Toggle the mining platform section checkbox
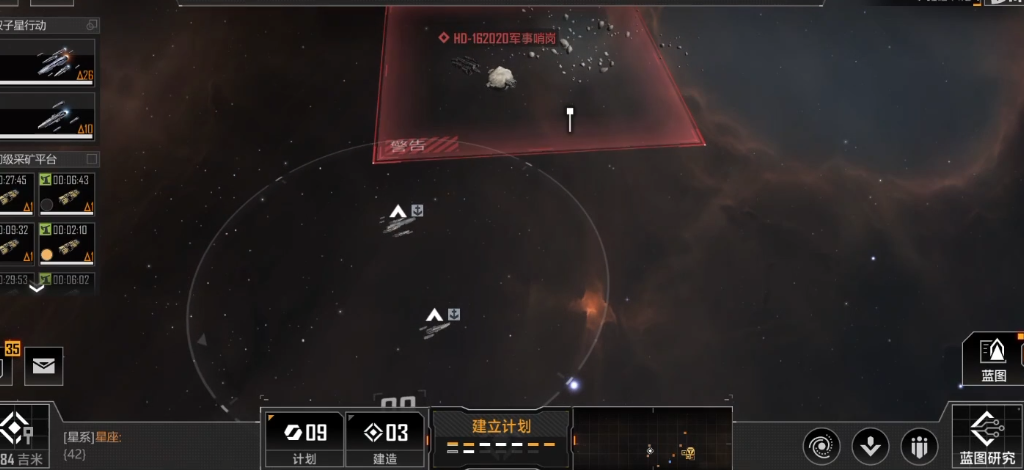 (92, 159)
